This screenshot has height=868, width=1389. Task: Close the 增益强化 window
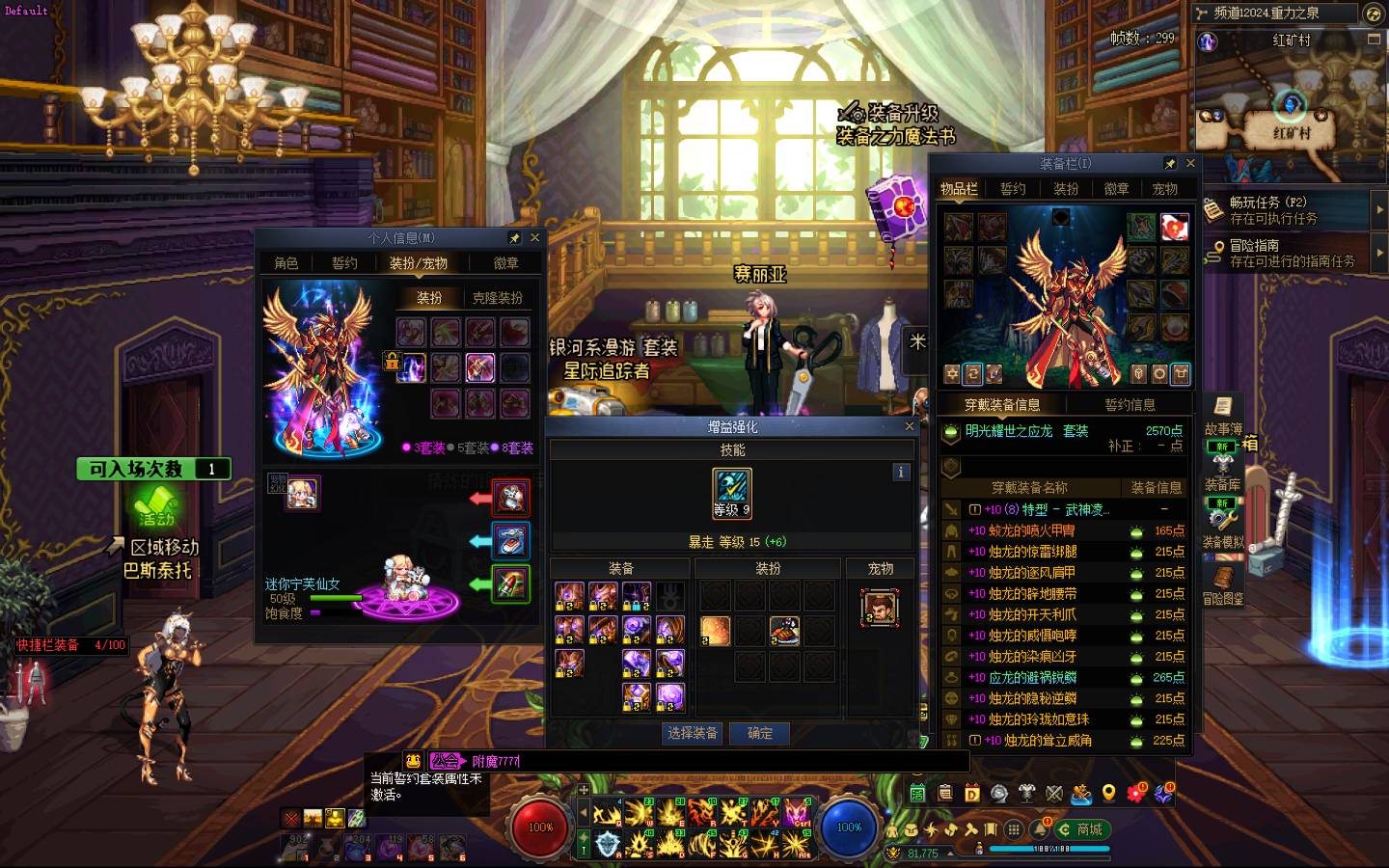click(x=909, y=426)
